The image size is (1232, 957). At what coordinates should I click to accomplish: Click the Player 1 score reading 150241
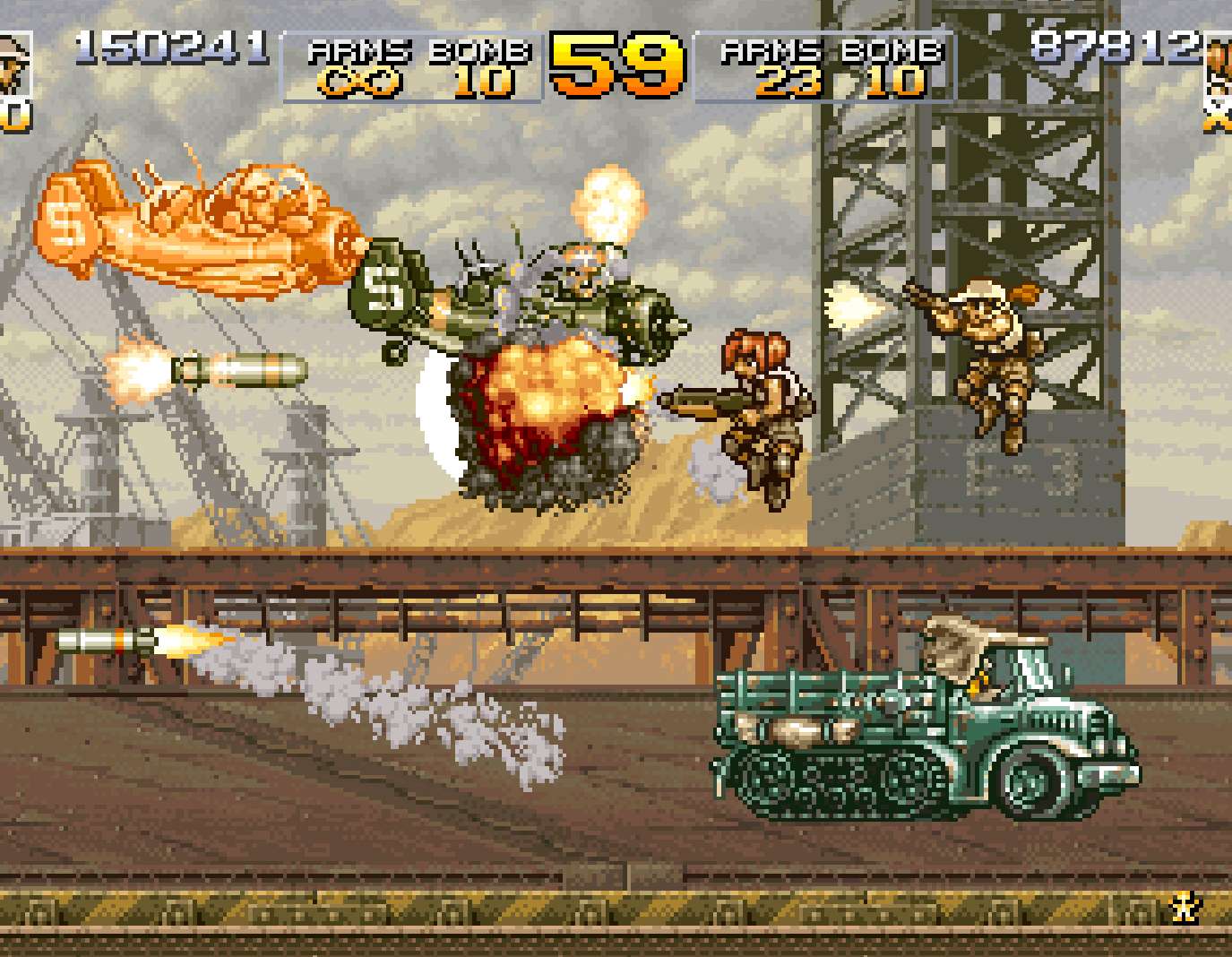click(x=173, y=45)
